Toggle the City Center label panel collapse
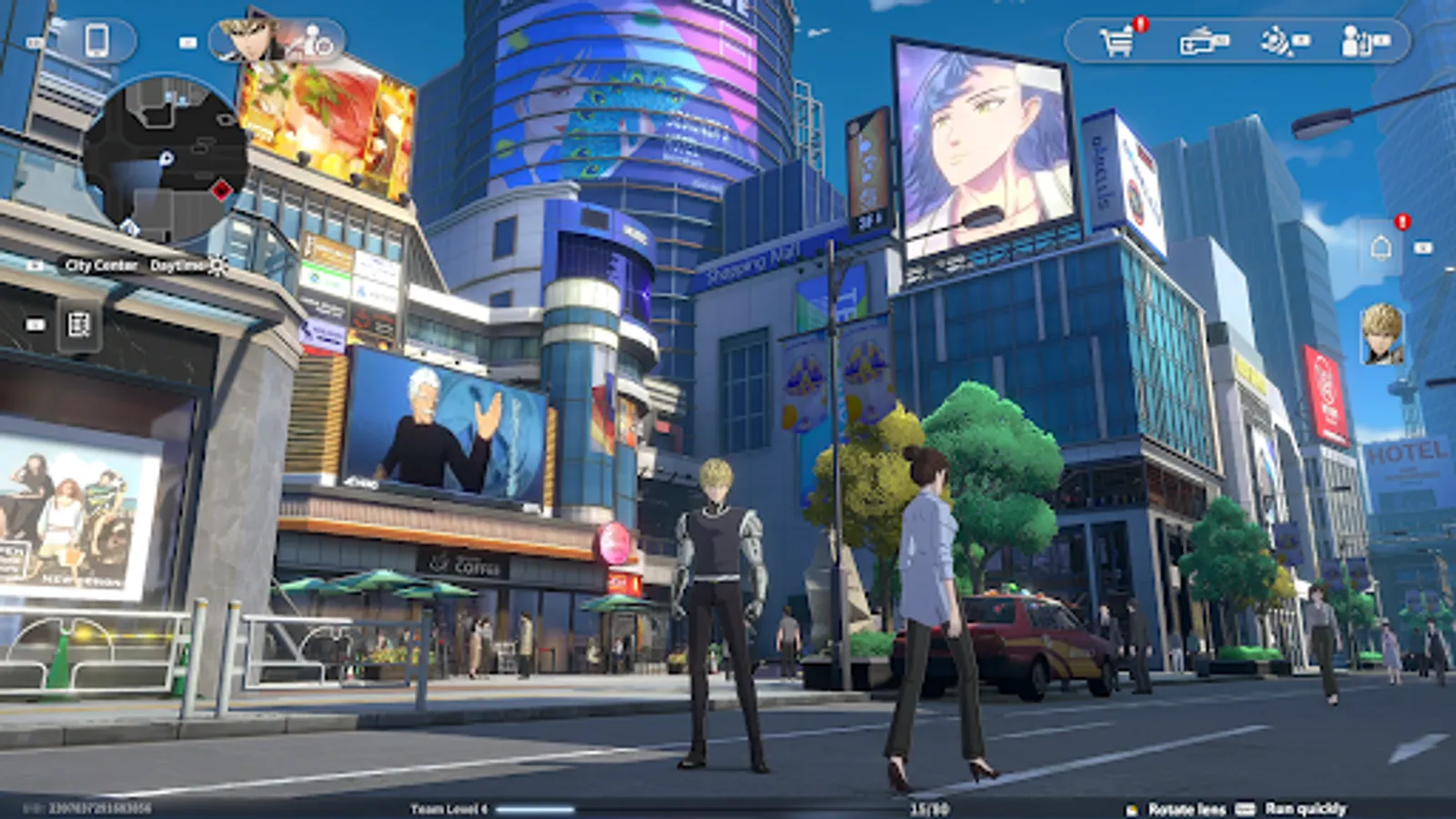This screenshot has height=819, width=1456. (x=34, y=266)
